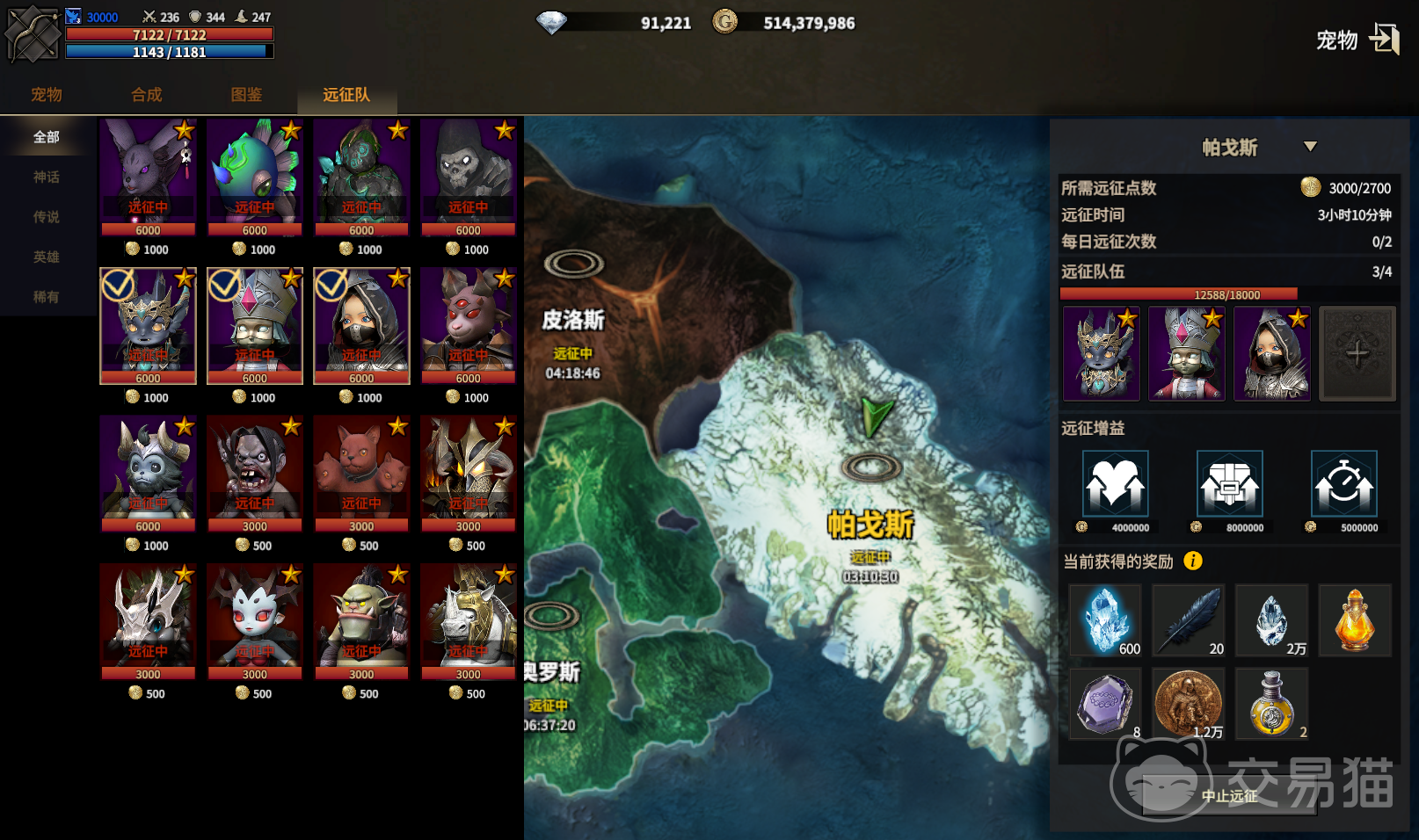Show only 英雄 rarity pets

tap(47, 257)
